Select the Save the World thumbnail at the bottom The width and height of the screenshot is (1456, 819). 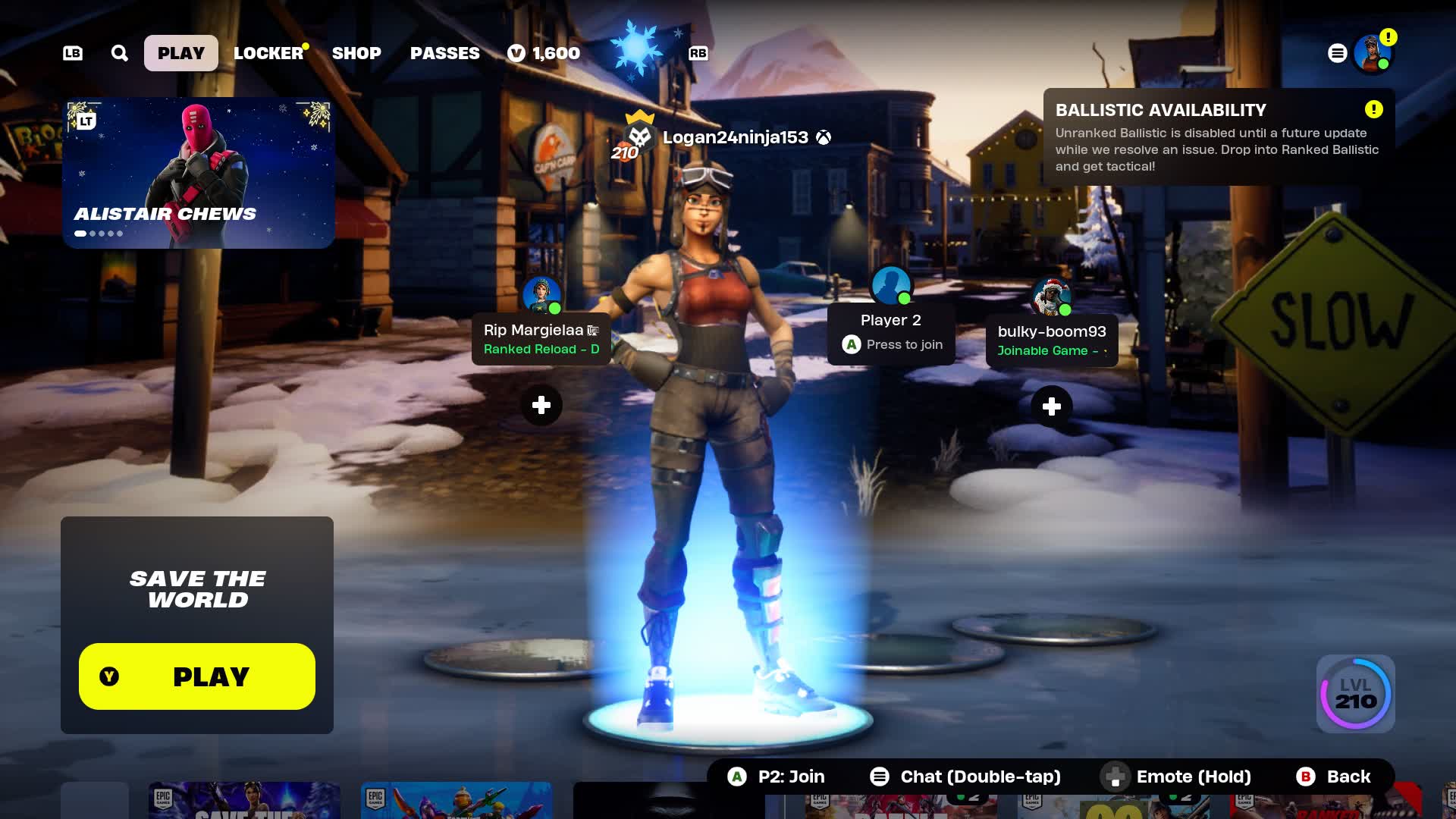pos(244,800)
